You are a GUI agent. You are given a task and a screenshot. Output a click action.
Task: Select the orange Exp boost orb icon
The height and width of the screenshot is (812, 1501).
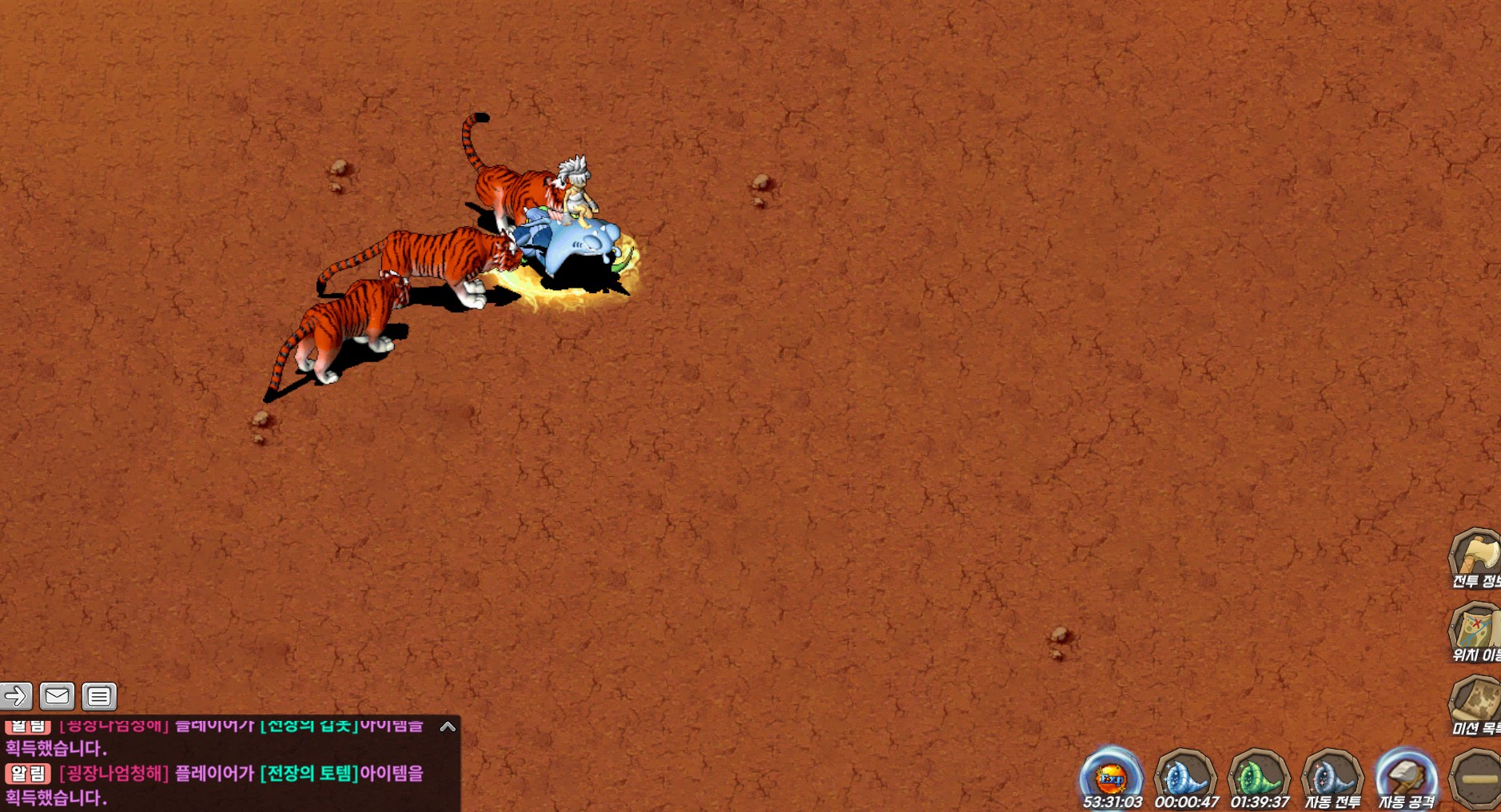pyautogui.click(x=1111, y=777)
